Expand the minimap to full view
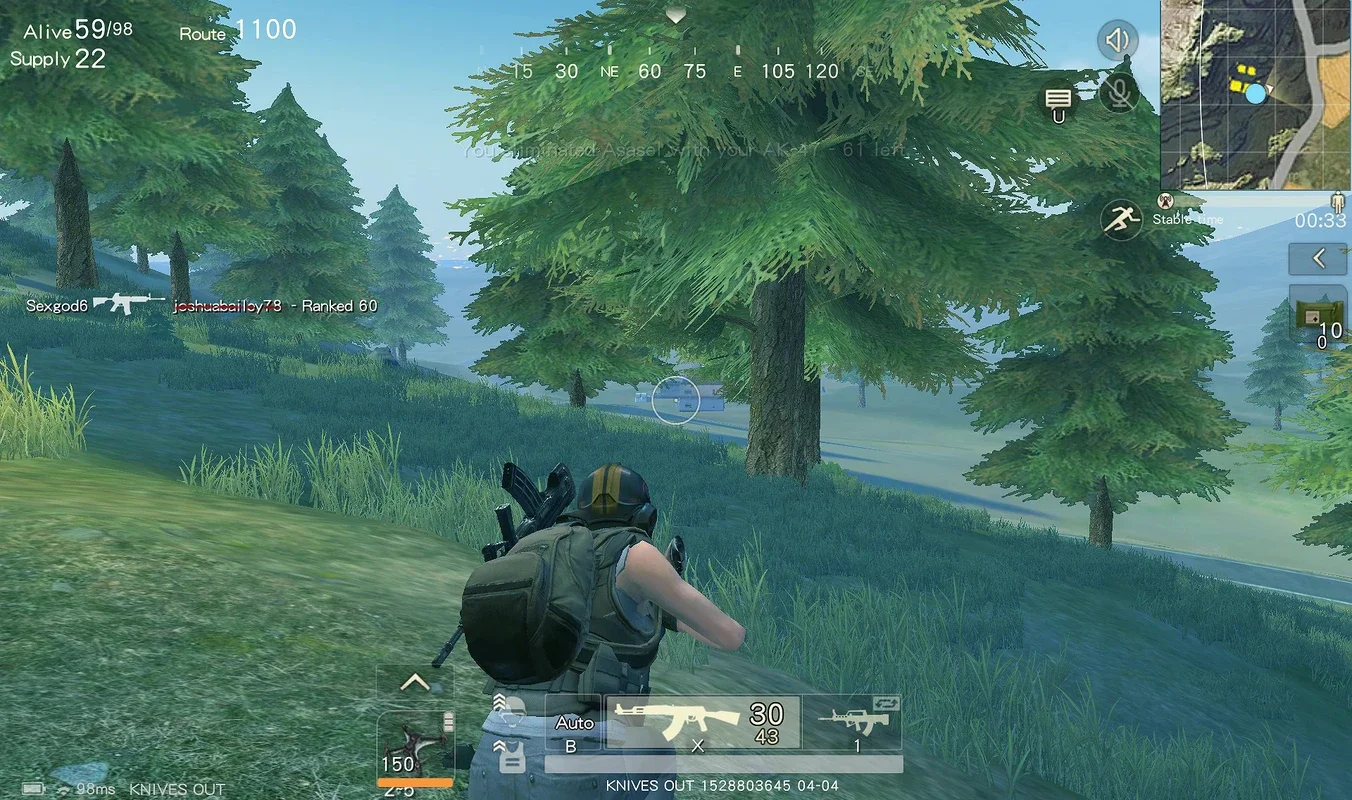The image size is (1352, 800). (x=1255, y=95)
